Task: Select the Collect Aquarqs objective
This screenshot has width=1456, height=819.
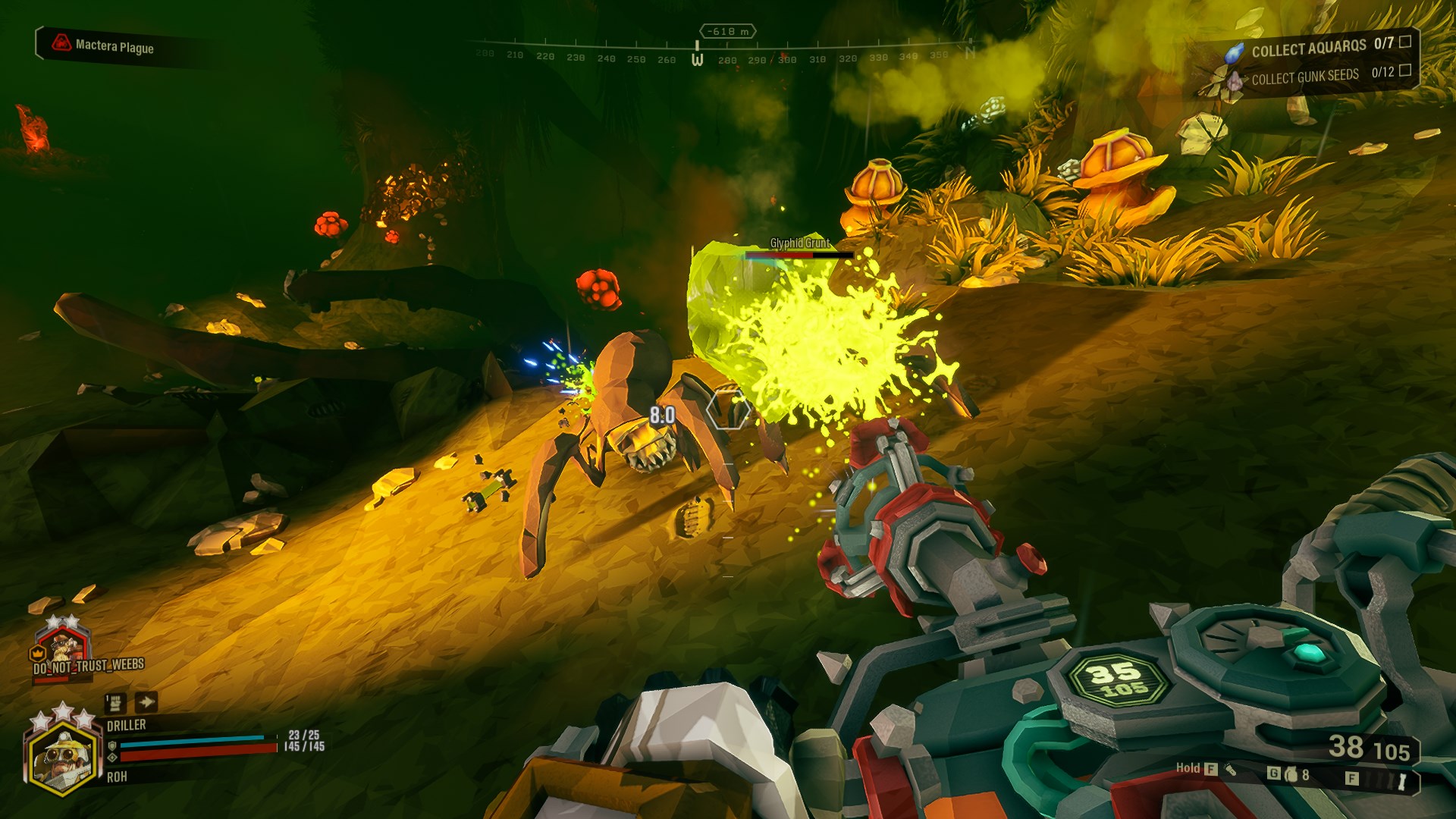Action: pyautogui.click(x=1308, y=49)
